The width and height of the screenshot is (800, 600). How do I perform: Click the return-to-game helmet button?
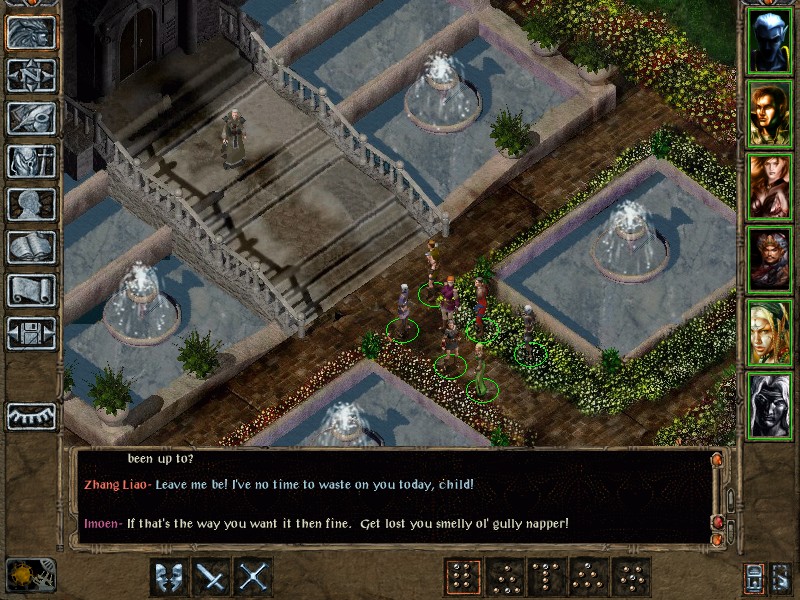coord(31,33)
